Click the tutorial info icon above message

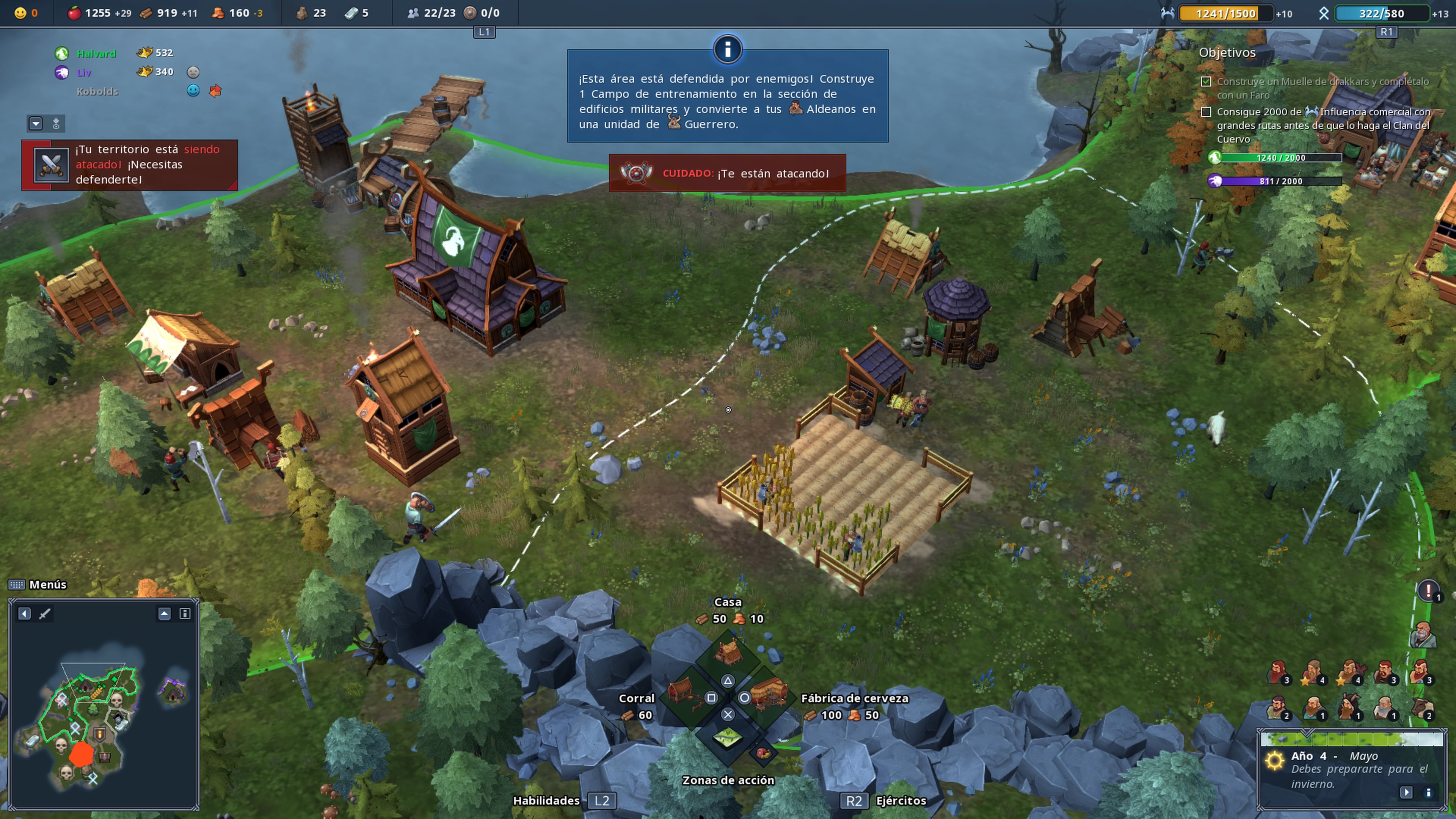coord(728,49)
